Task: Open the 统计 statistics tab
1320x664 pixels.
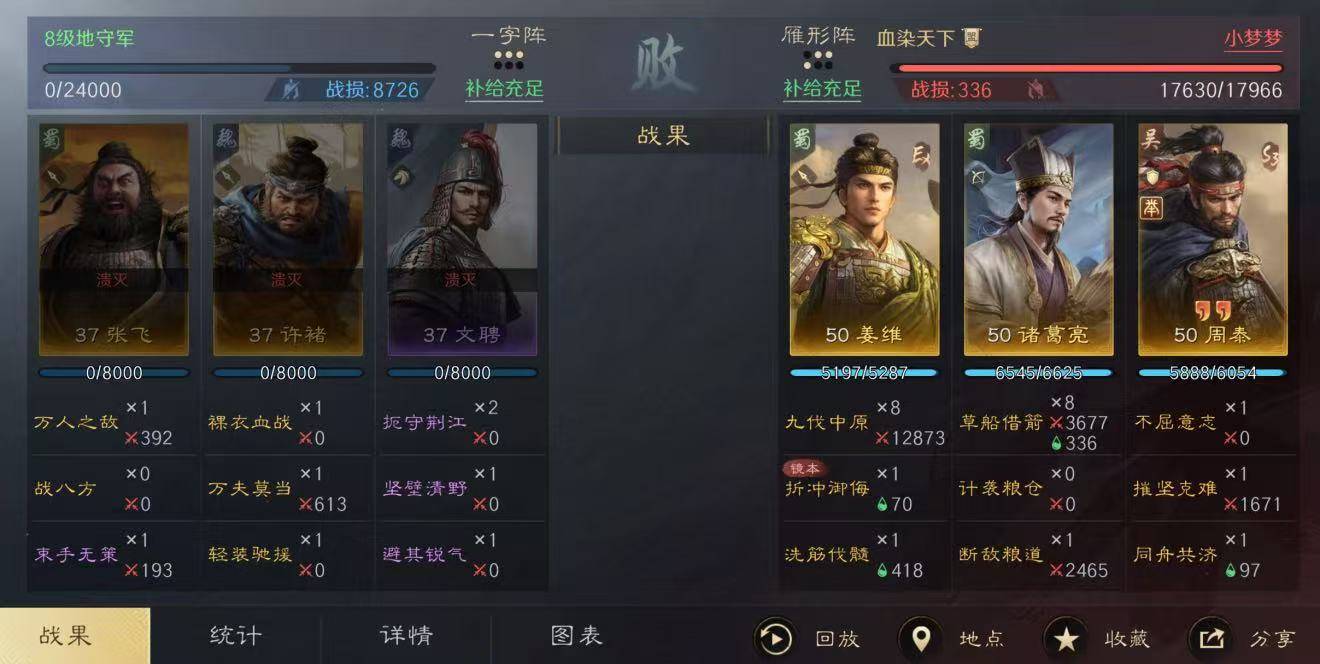Action: [x=236, y=636]
